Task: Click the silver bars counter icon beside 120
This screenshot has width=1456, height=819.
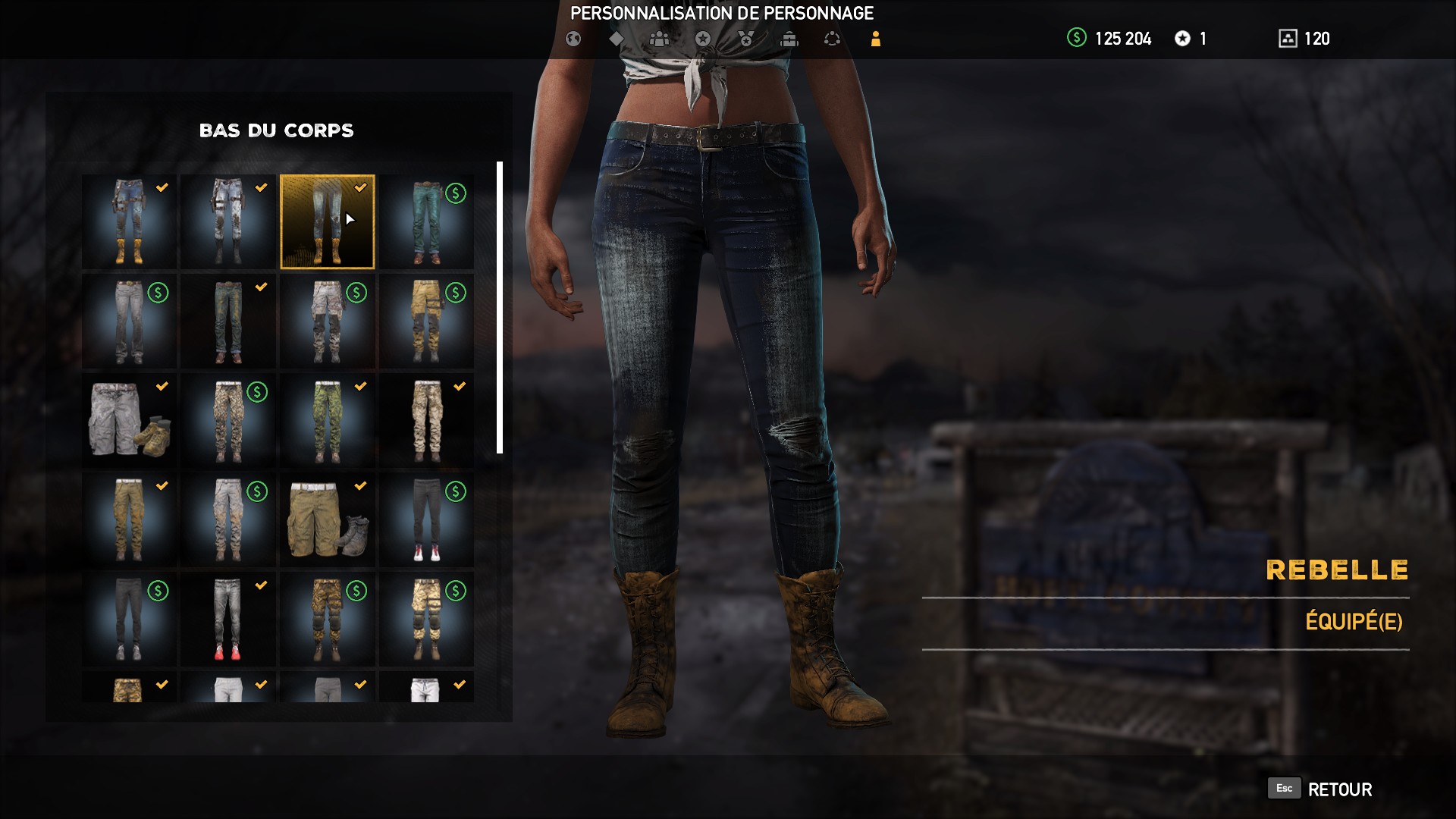Action: click(1289, 38)
